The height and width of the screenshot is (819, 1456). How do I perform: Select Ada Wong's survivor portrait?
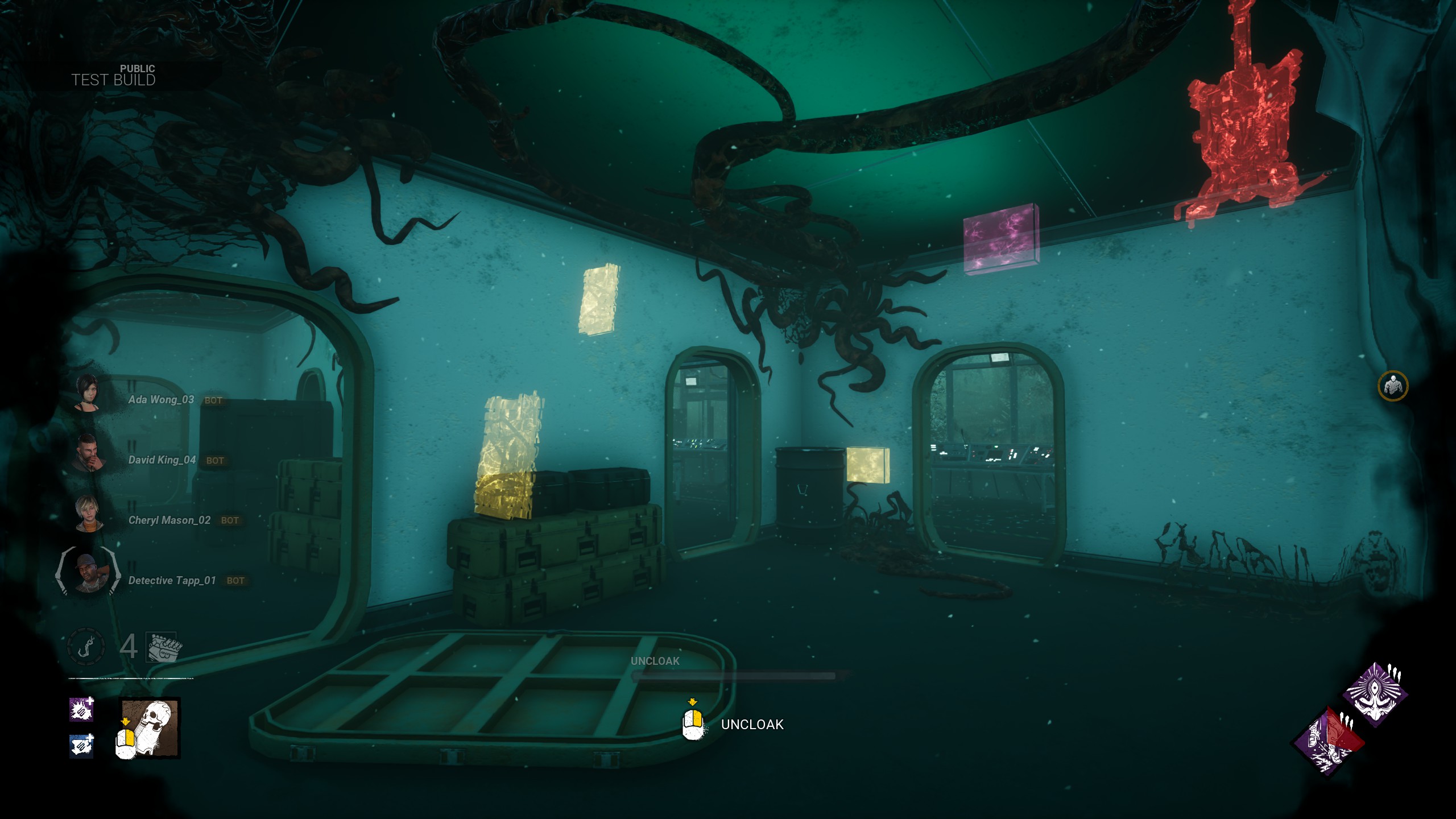[x=88, y=392]
